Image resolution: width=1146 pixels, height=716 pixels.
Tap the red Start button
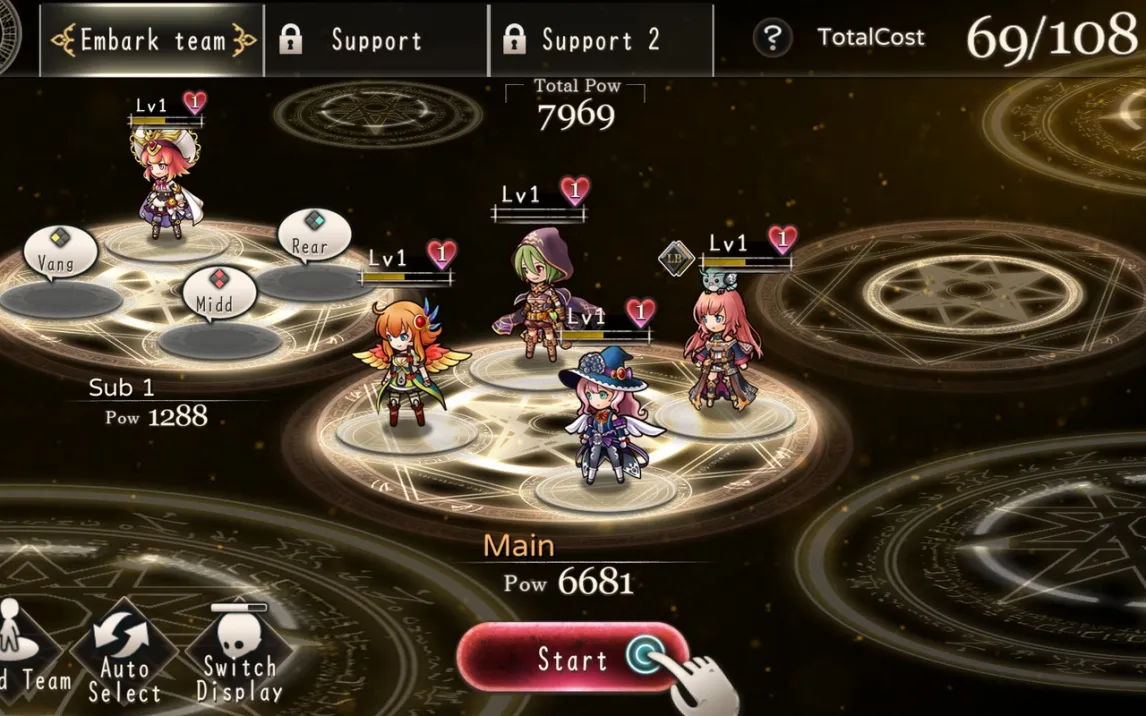point(572,658)
